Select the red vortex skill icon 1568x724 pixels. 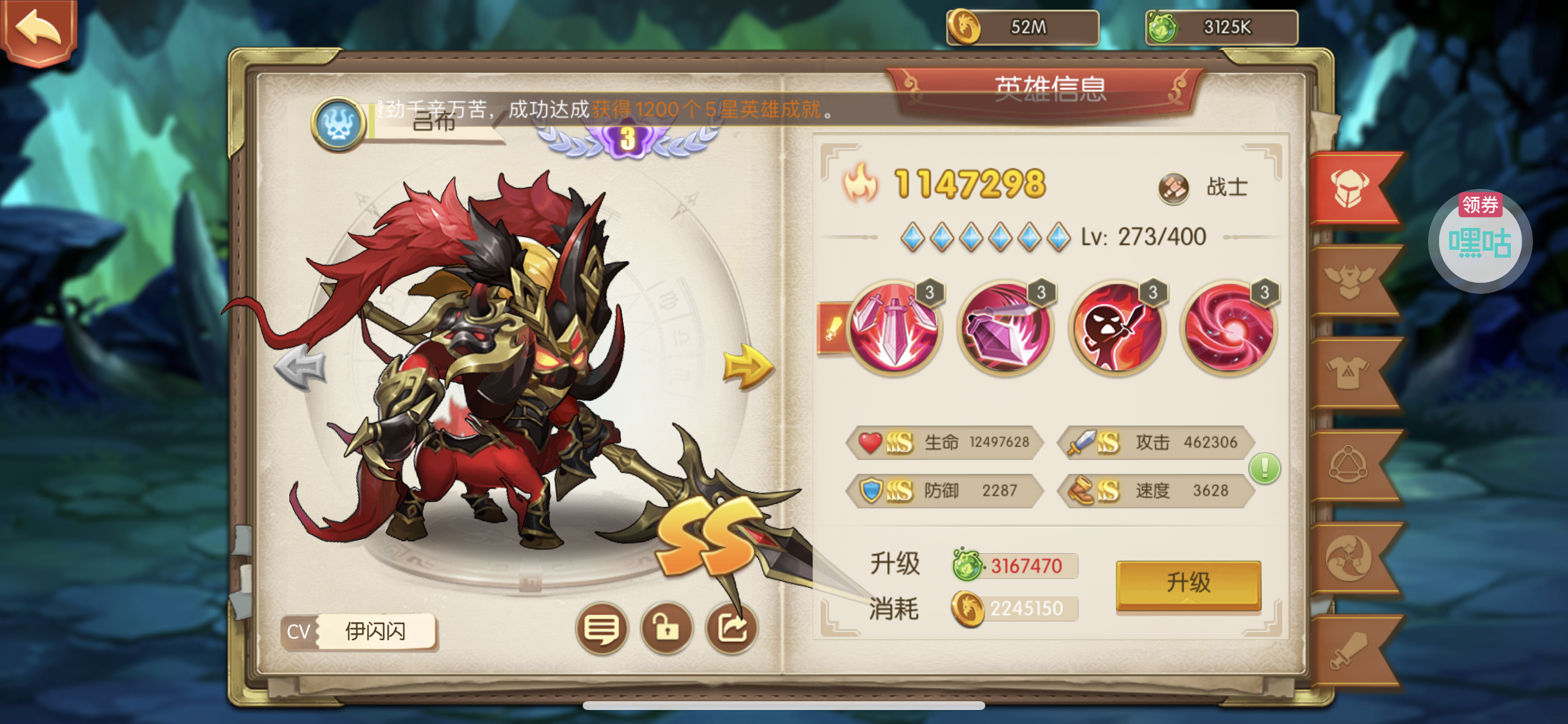click(1229, 329)
